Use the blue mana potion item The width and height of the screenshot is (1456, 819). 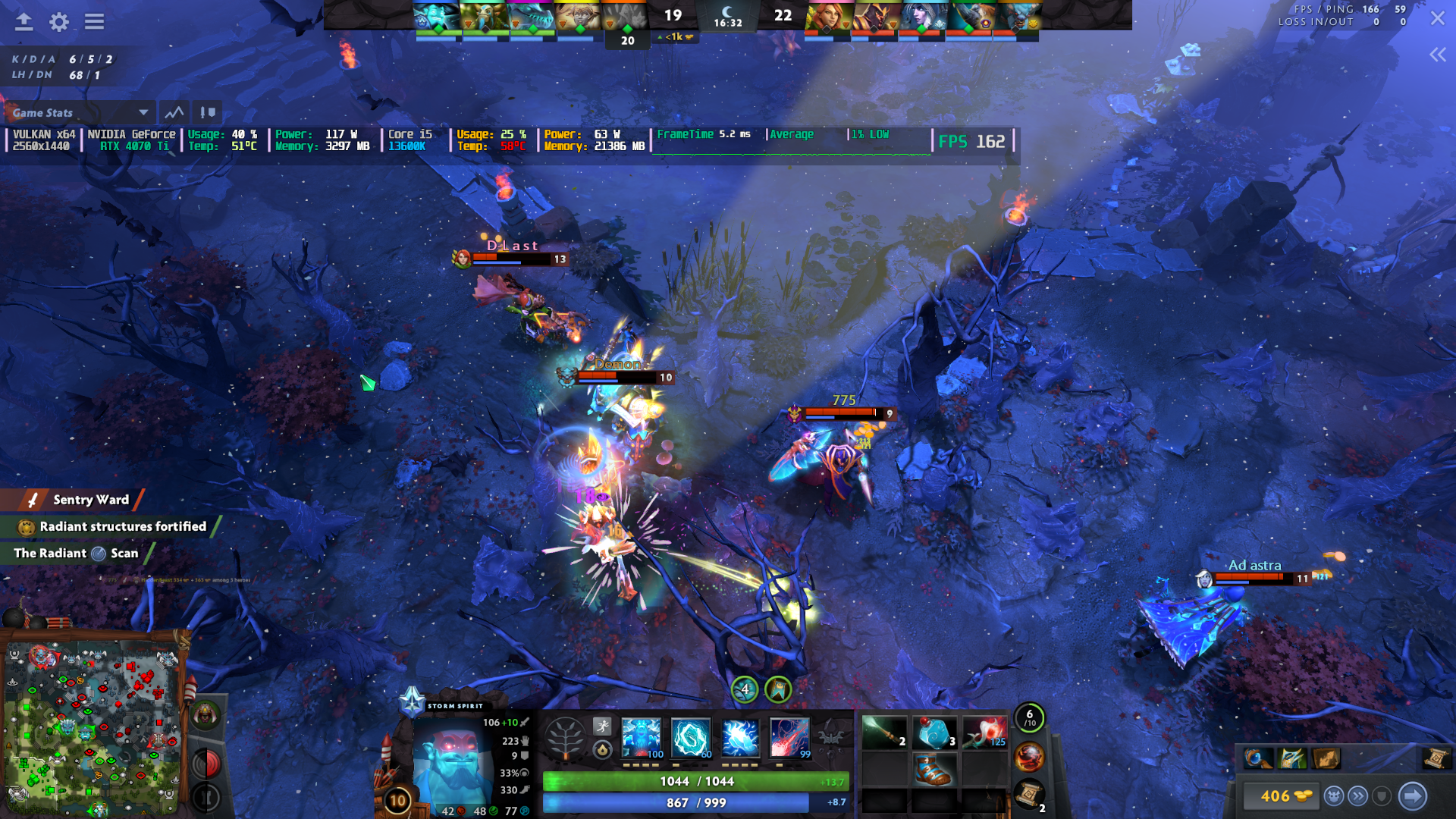pos(934,733)
